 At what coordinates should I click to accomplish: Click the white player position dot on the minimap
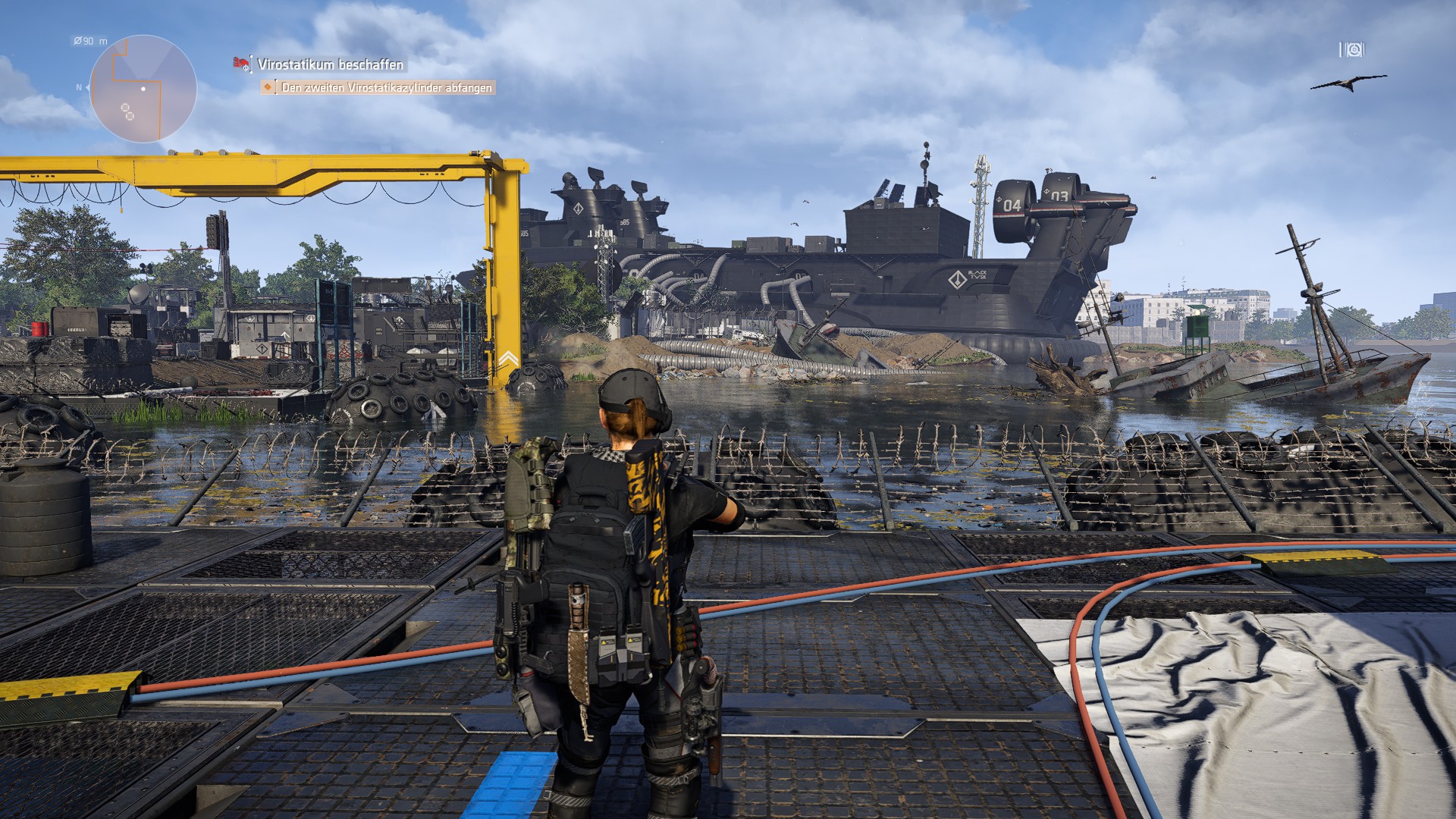point(143,89)
